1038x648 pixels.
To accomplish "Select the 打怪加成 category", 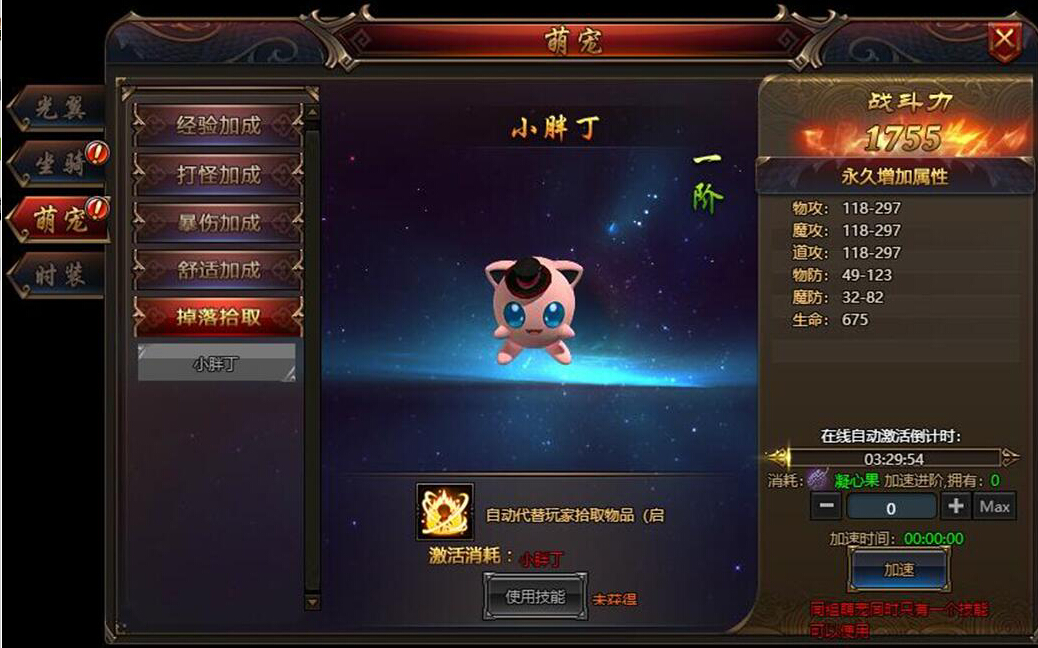I will click(218, 174).
